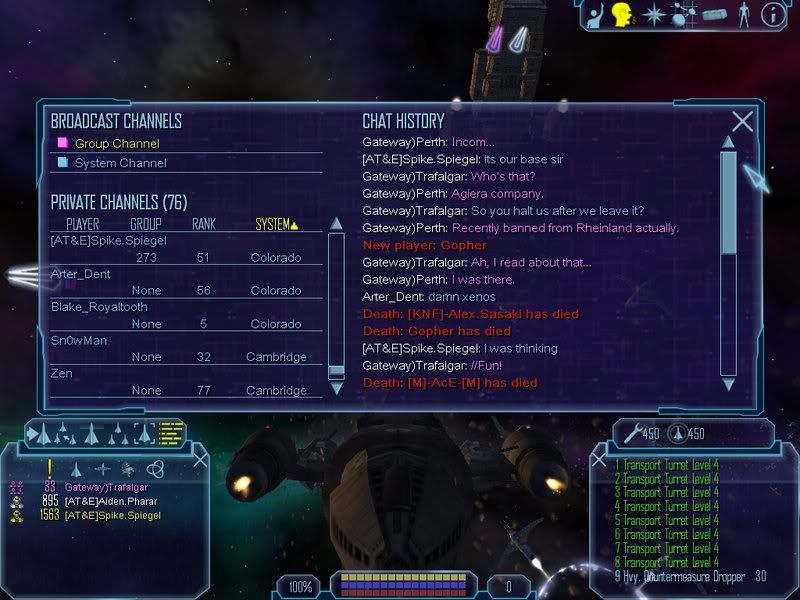800x600 pixels.
Task: Pick Sn0wMan in the private channels list
Action: click(80, 340)
